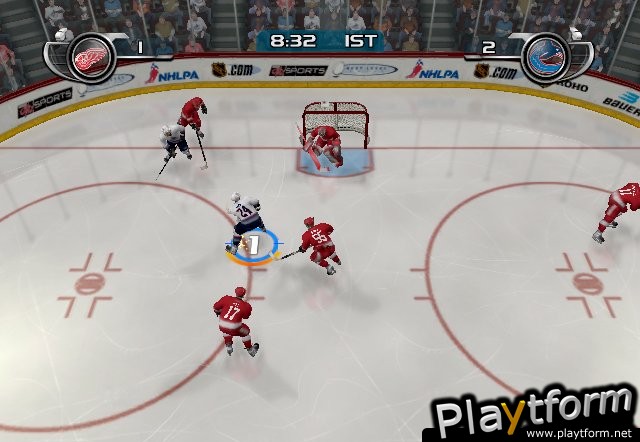Select the skater marked with player indicator 1
Viewport: 640px width, 442px height.
click(x=245, y=224)
